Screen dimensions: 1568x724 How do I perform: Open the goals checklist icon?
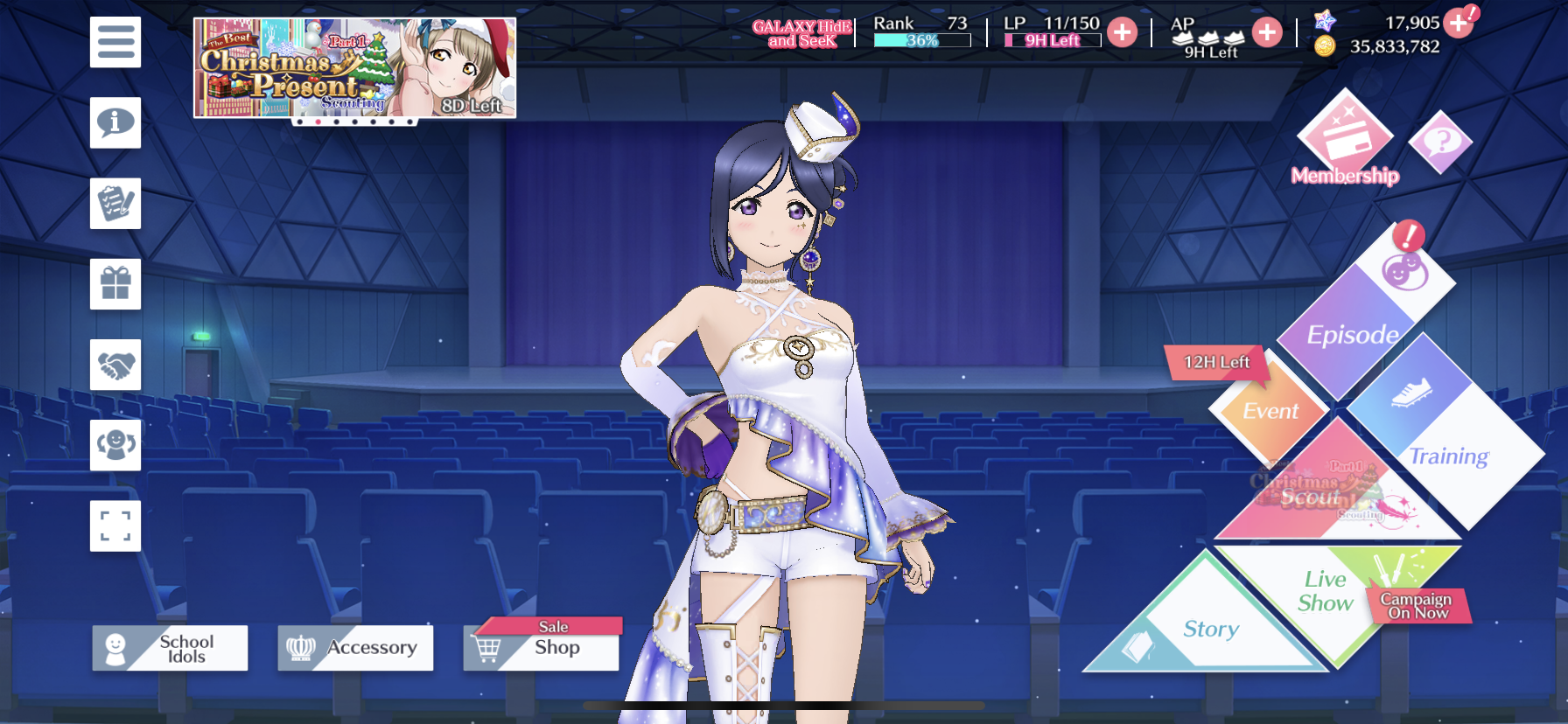115,204
